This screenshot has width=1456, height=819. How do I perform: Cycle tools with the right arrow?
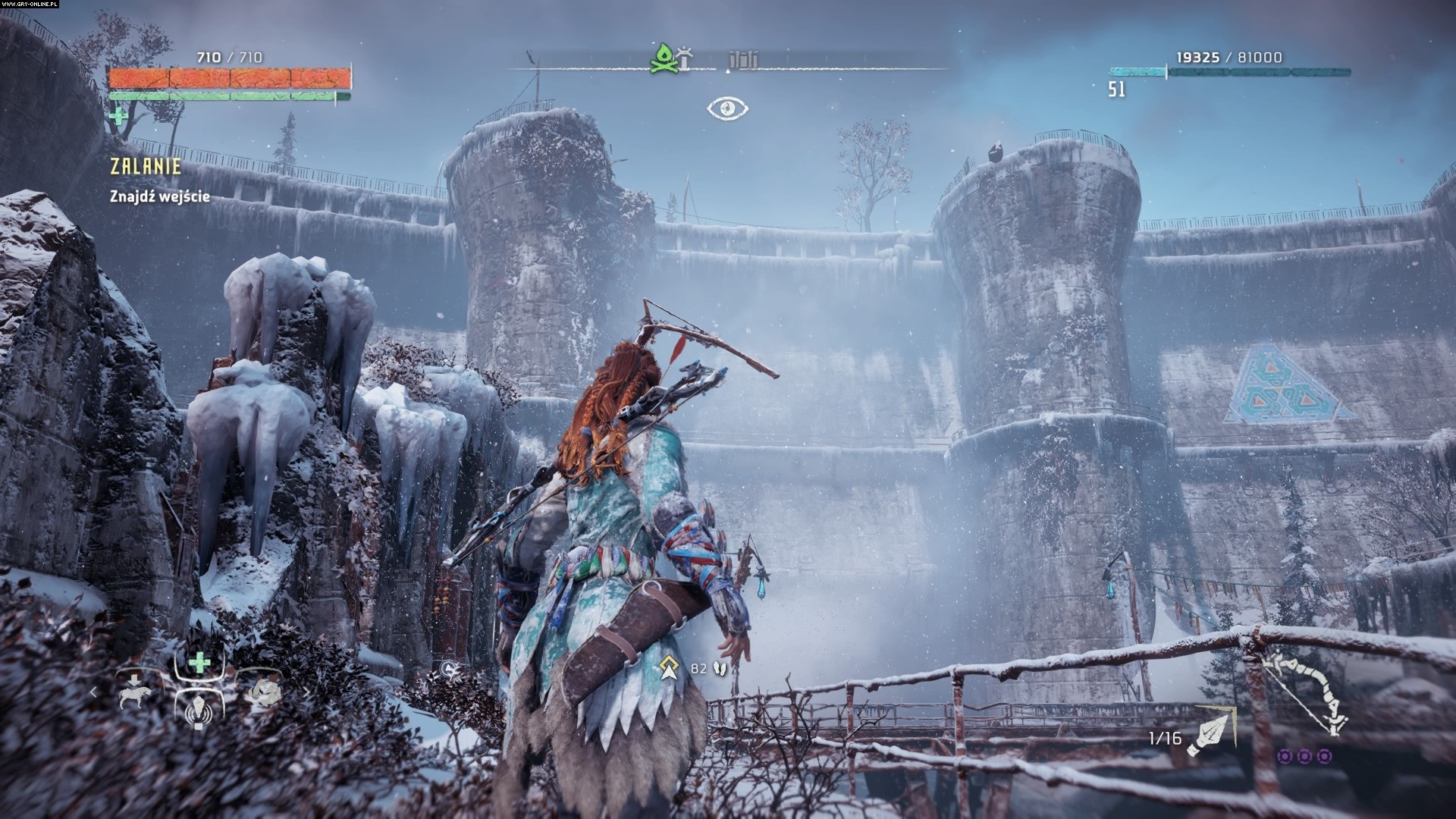point(306,692)
